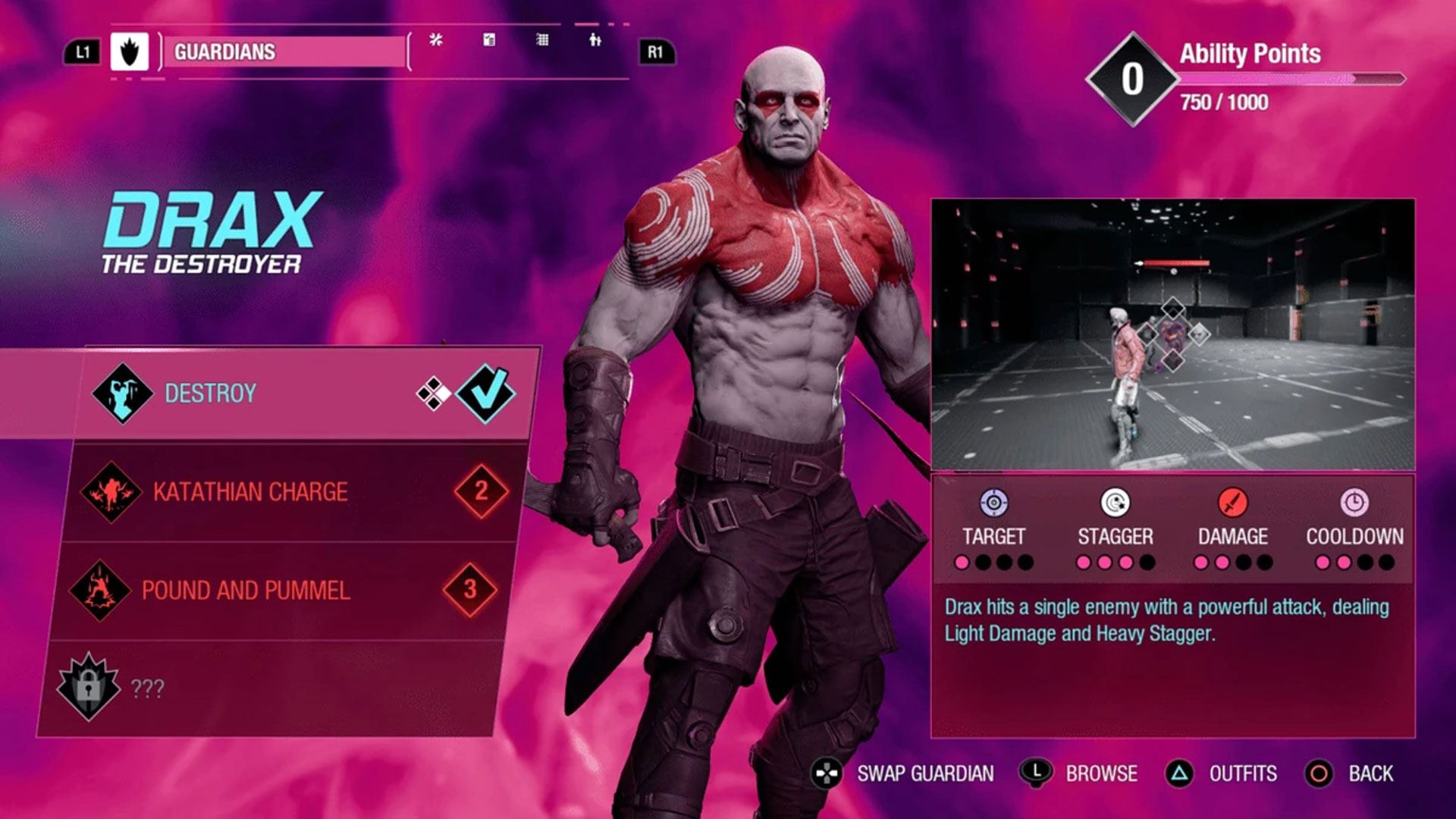Open the two-figures icon tab
Image resolution: width=1456 pixels, height=819 pixels.
[595, 40]
